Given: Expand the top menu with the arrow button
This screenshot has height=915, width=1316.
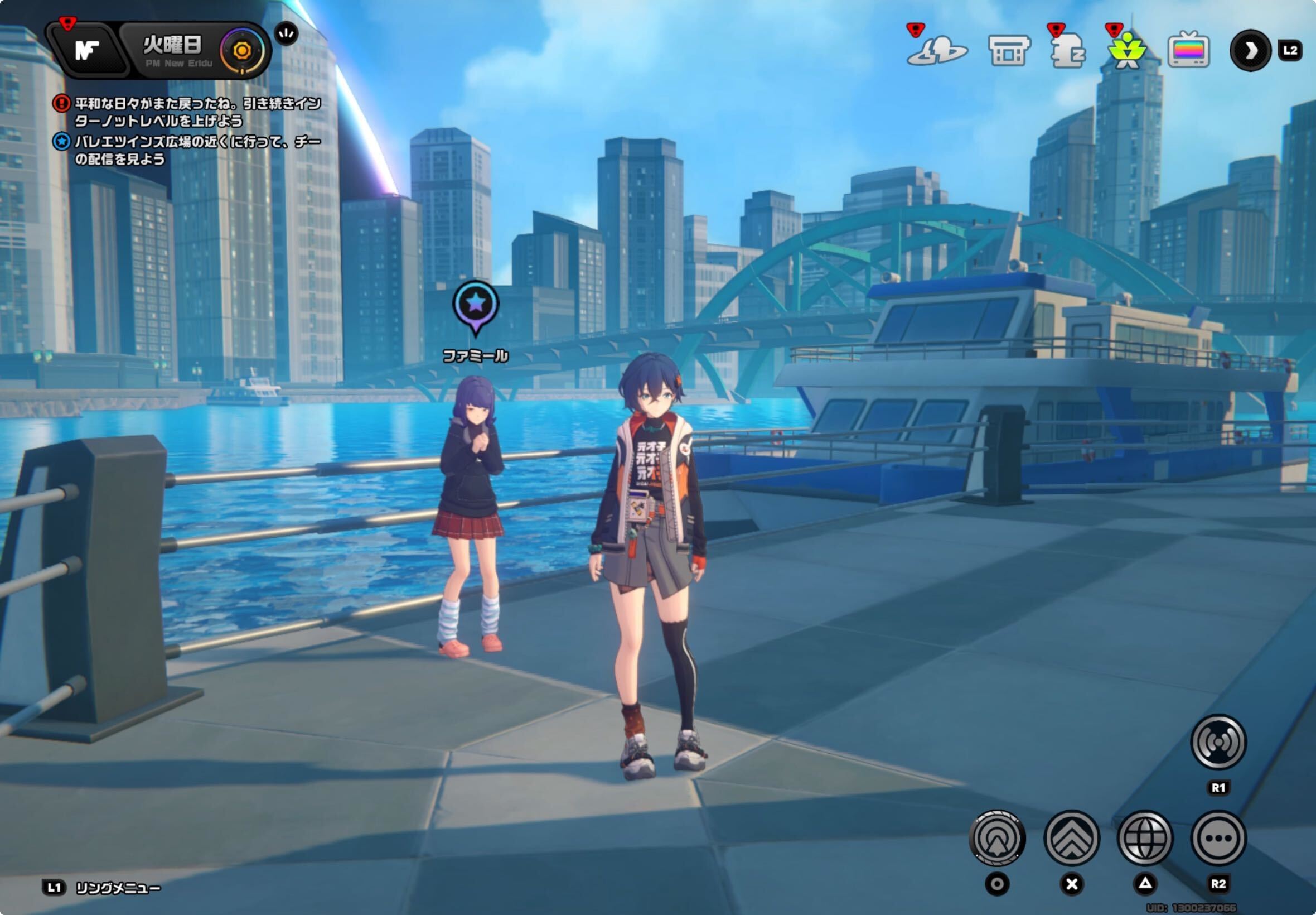Looking at the screenshot, I should point(1250,50).
